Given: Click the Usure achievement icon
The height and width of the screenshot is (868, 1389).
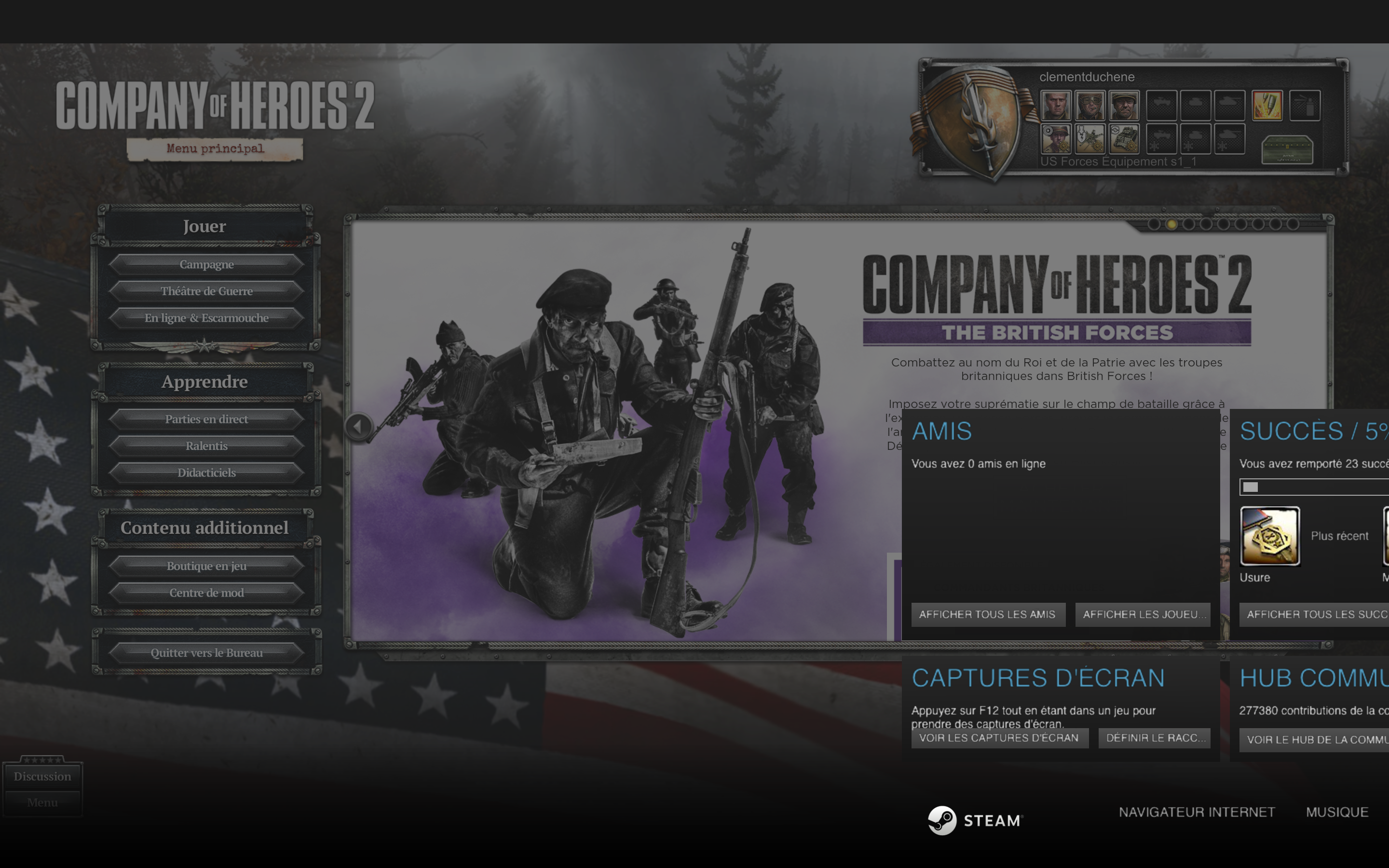Looking at the screenshot, I should pos(1269,536).
